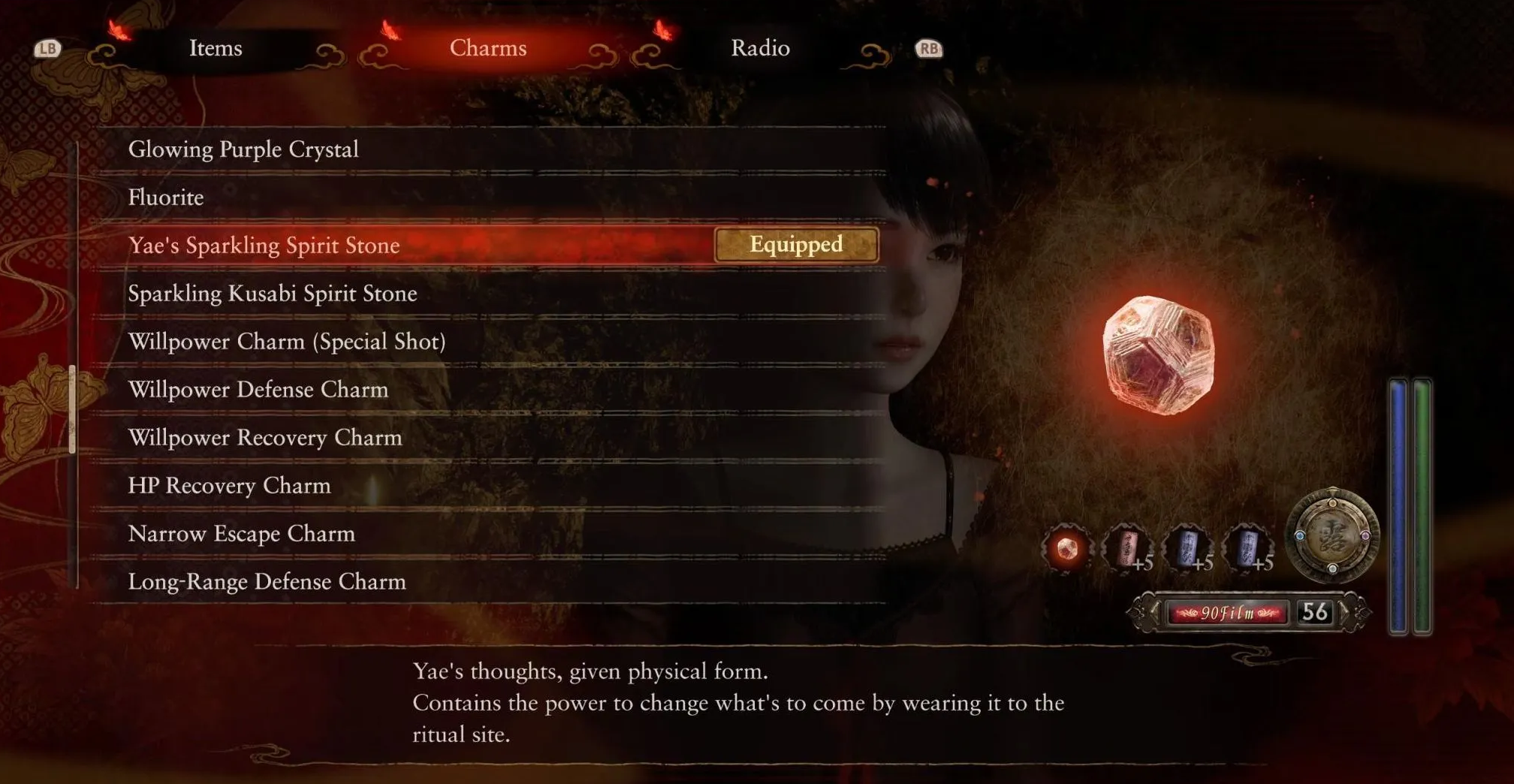Choose Willpower Charm (Special Shot)
This screenshot has height=784, width=1514.
coord(287,342)
